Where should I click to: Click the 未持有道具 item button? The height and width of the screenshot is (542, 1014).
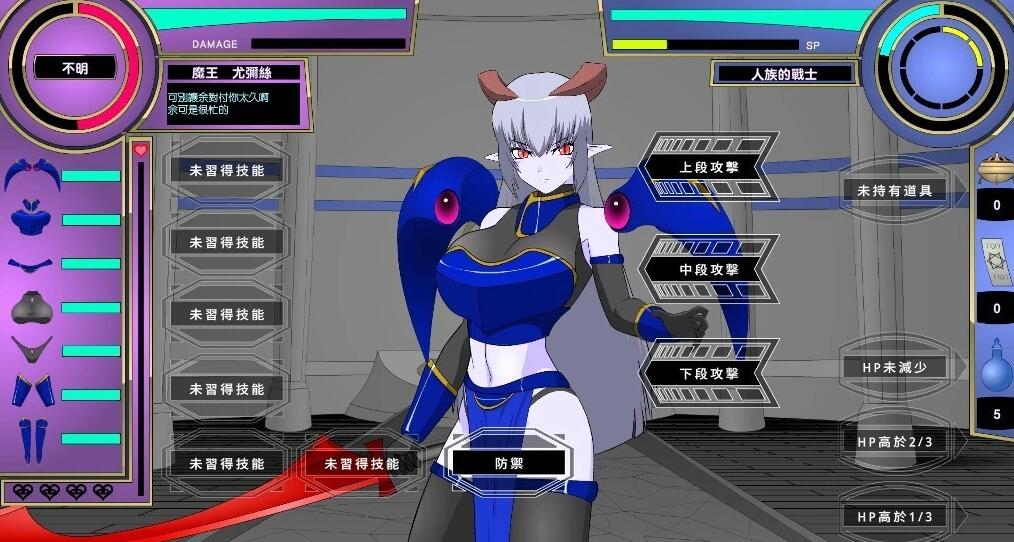[x=894, y=190]
